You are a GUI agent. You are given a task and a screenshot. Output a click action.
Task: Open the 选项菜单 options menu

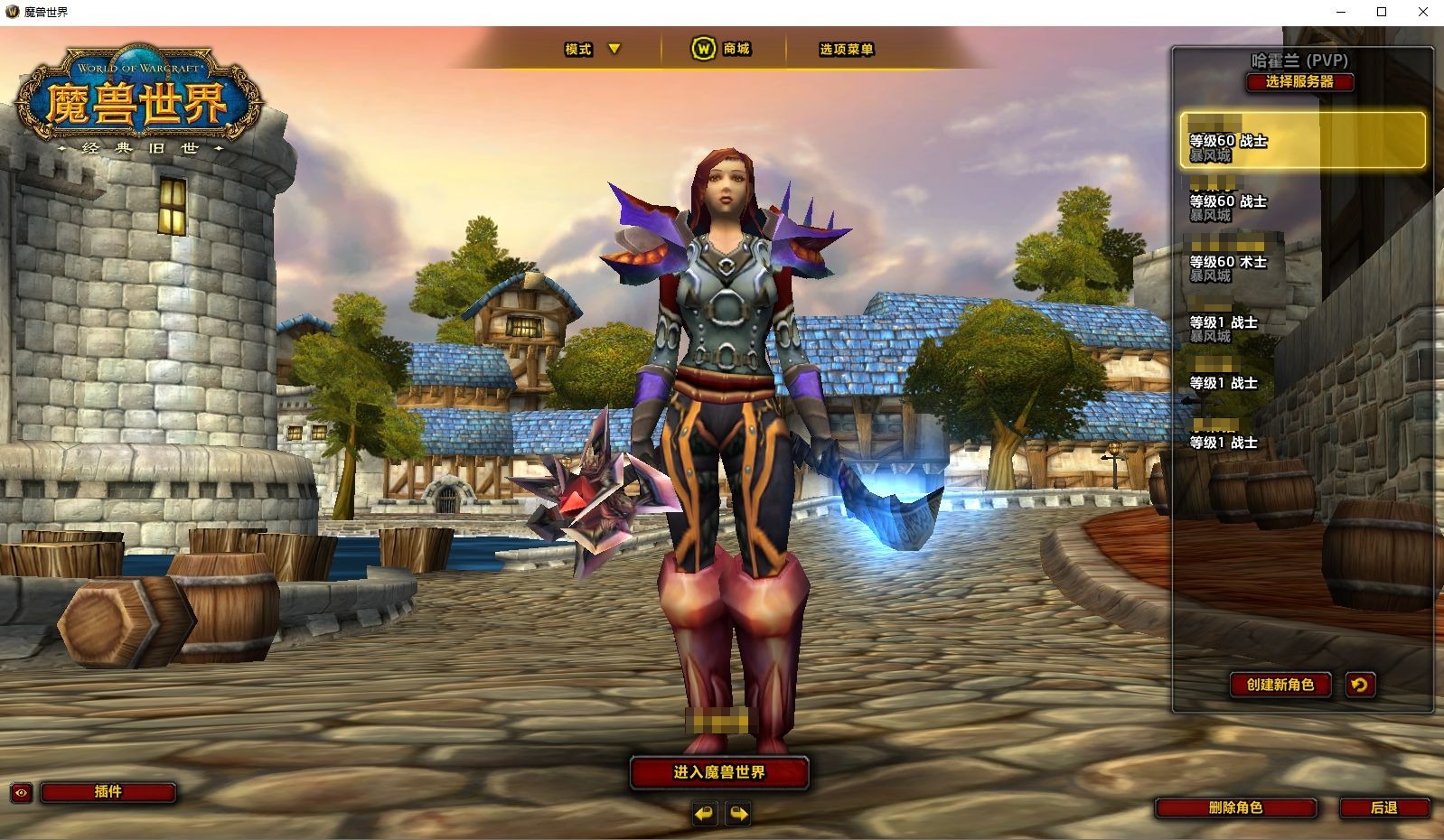coord(846,49)
